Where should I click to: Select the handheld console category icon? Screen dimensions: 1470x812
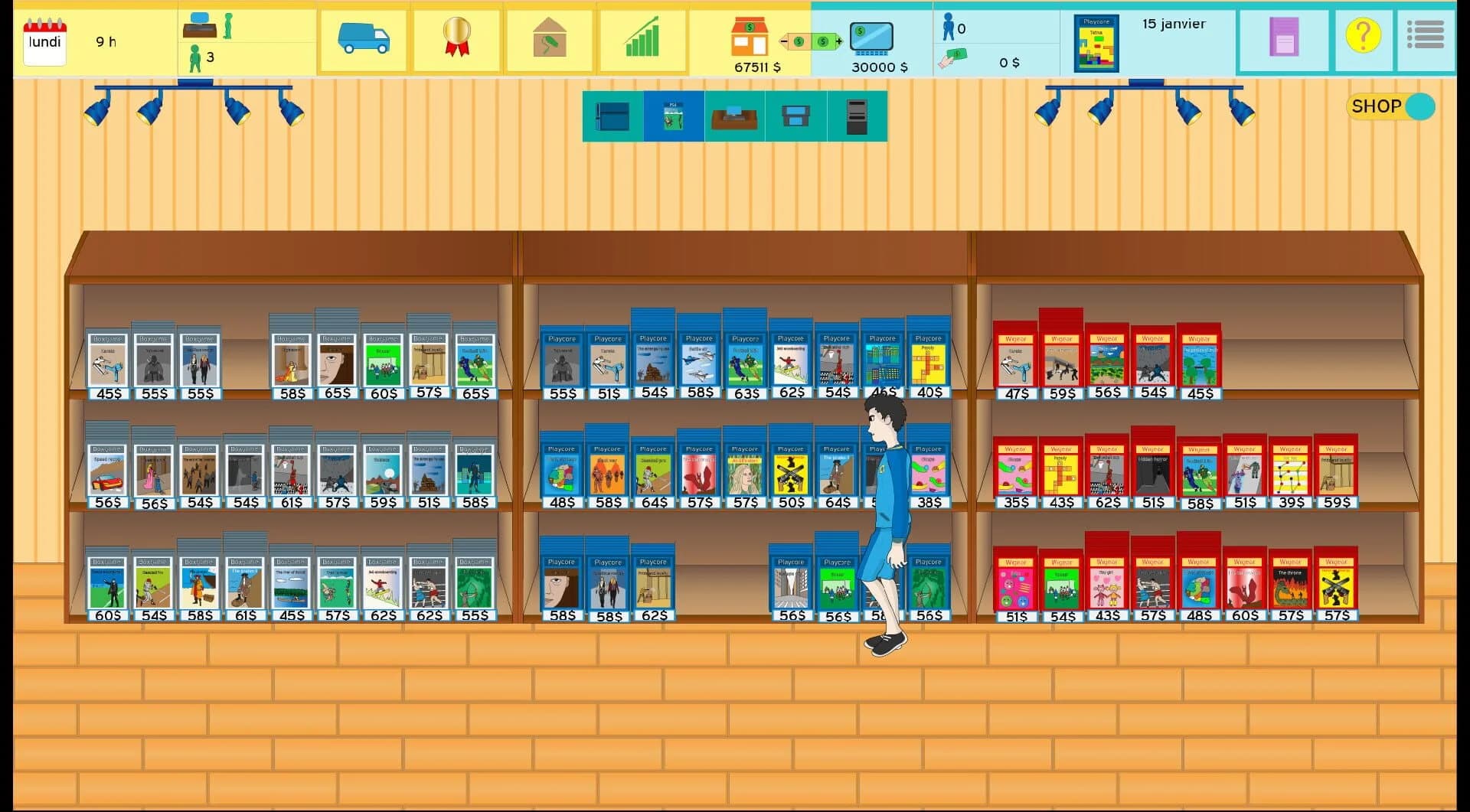[x=795, y=116]
